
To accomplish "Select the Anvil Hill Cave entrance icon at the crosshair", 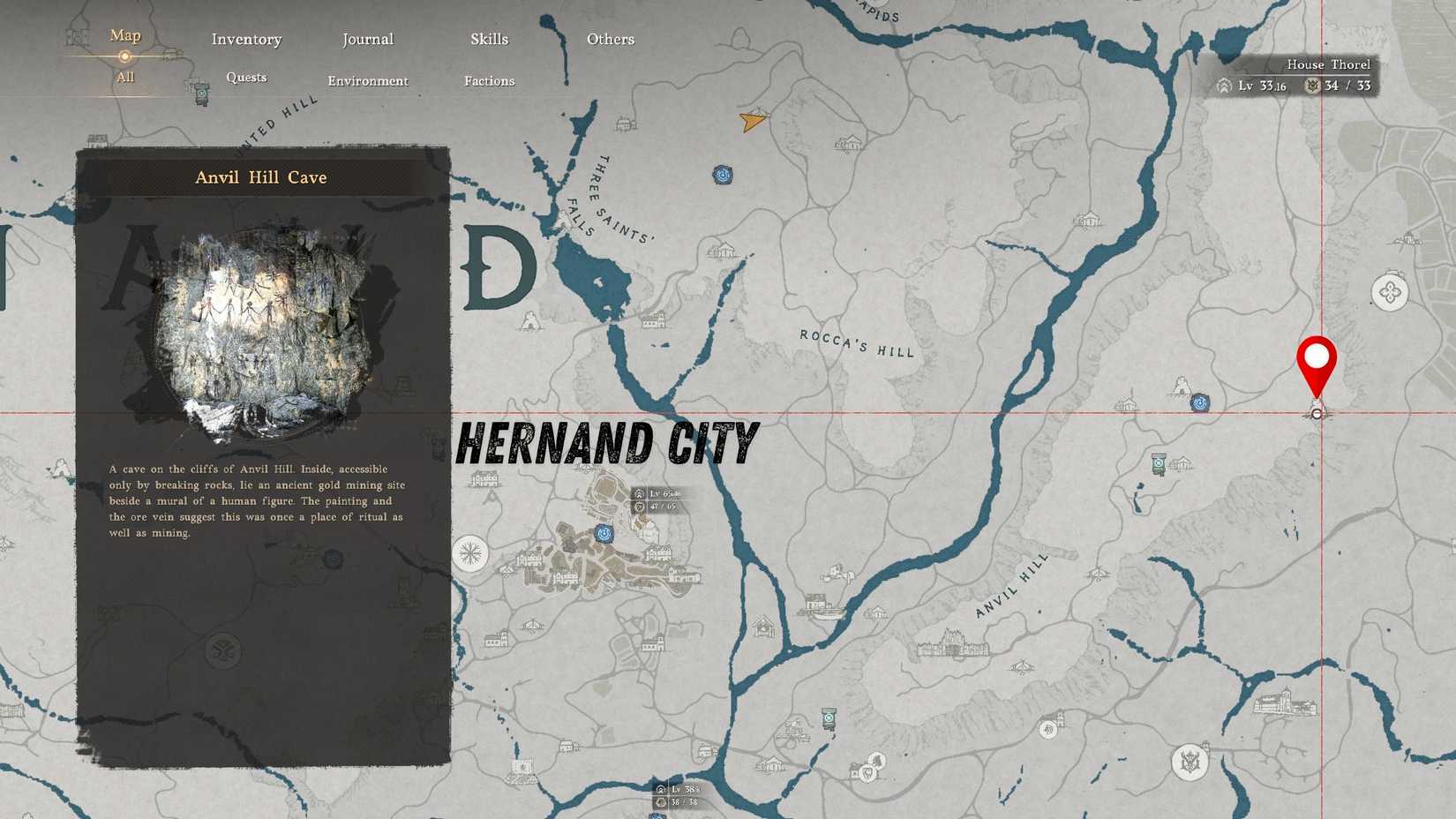I will pyautogui.click(x=1317, y=411).
